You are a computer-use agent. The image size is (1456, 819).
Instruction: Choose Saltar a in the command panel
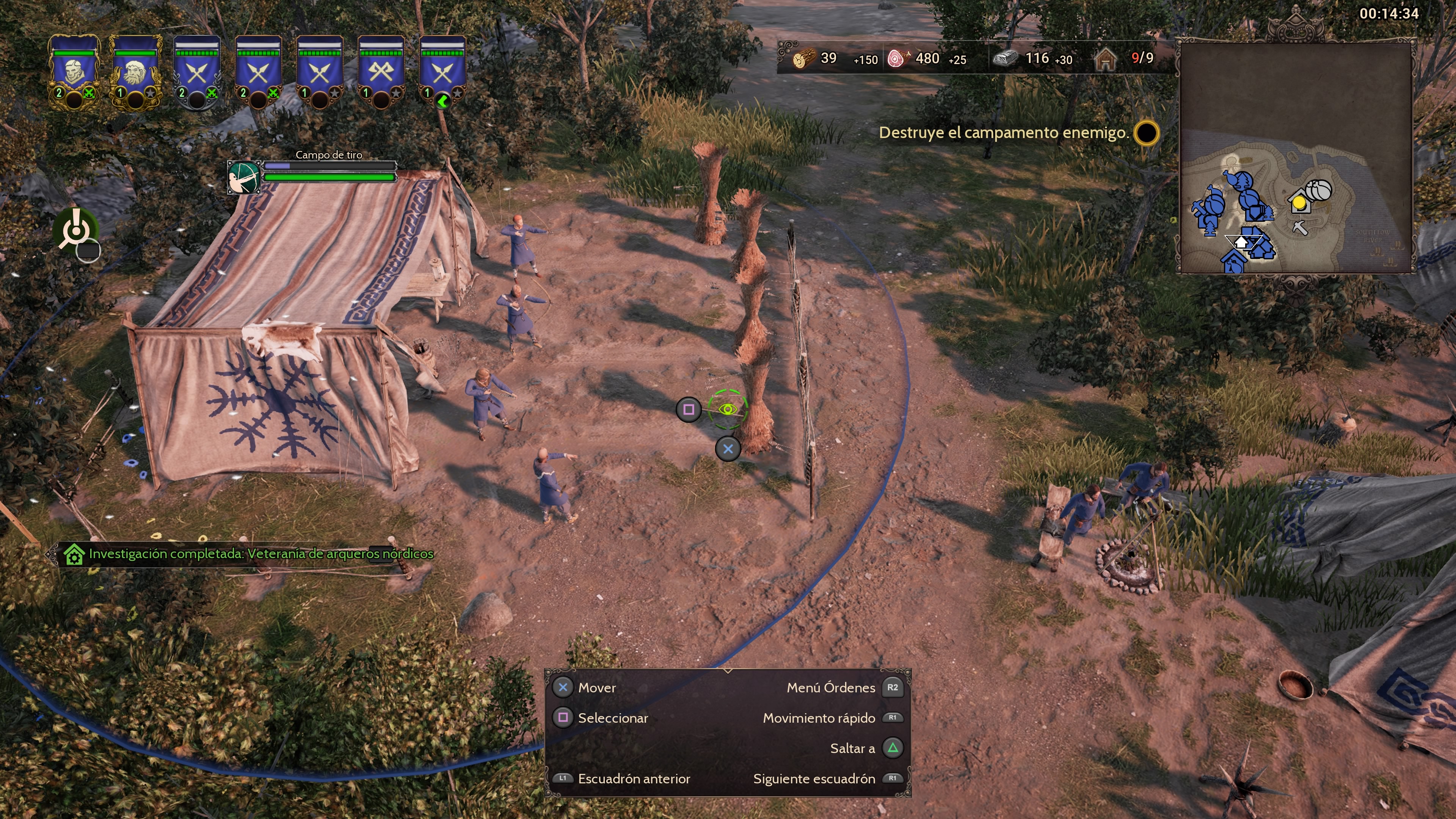tap(852, 749)
